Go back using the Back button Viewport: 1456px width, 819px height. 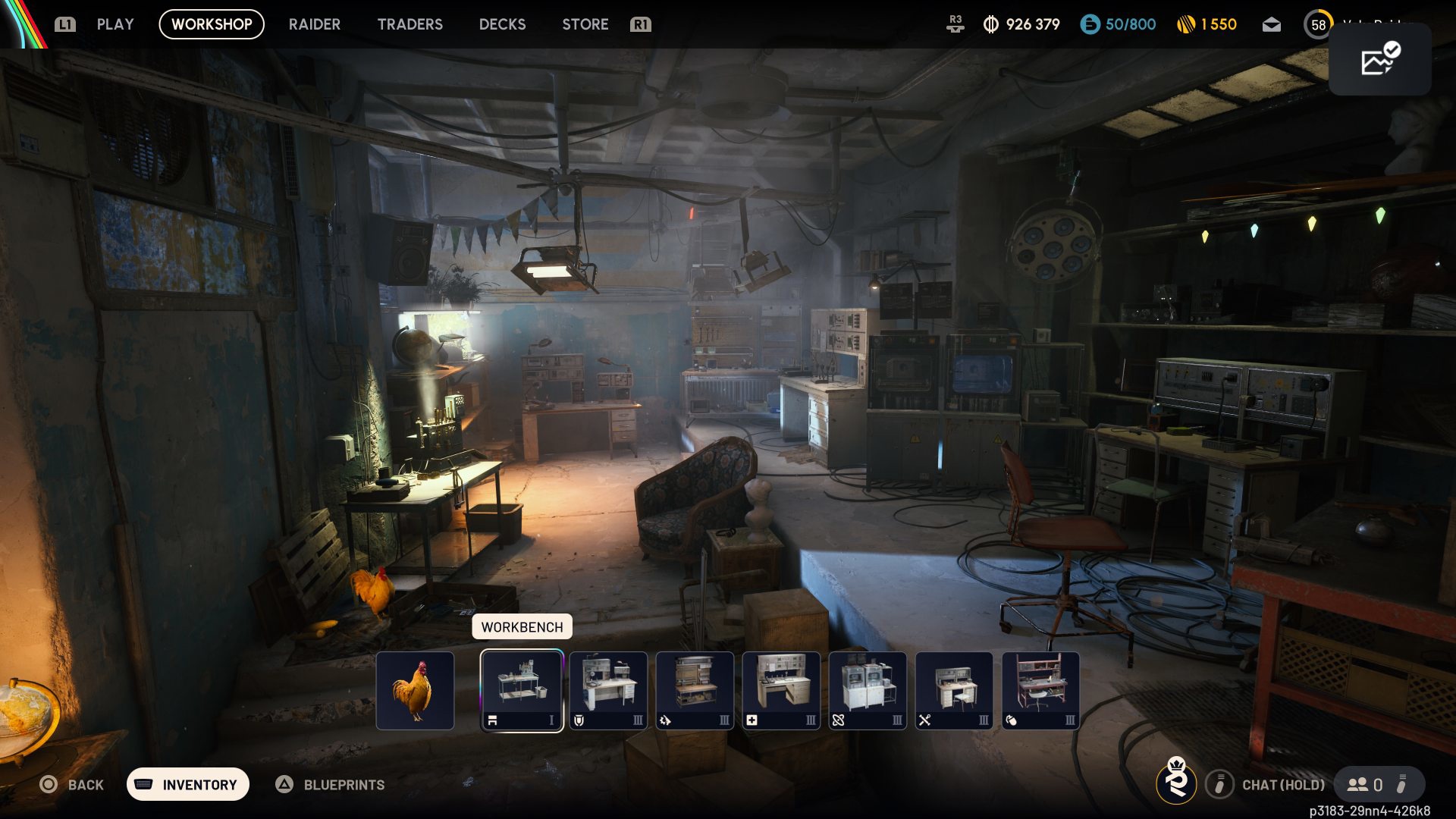72,784
